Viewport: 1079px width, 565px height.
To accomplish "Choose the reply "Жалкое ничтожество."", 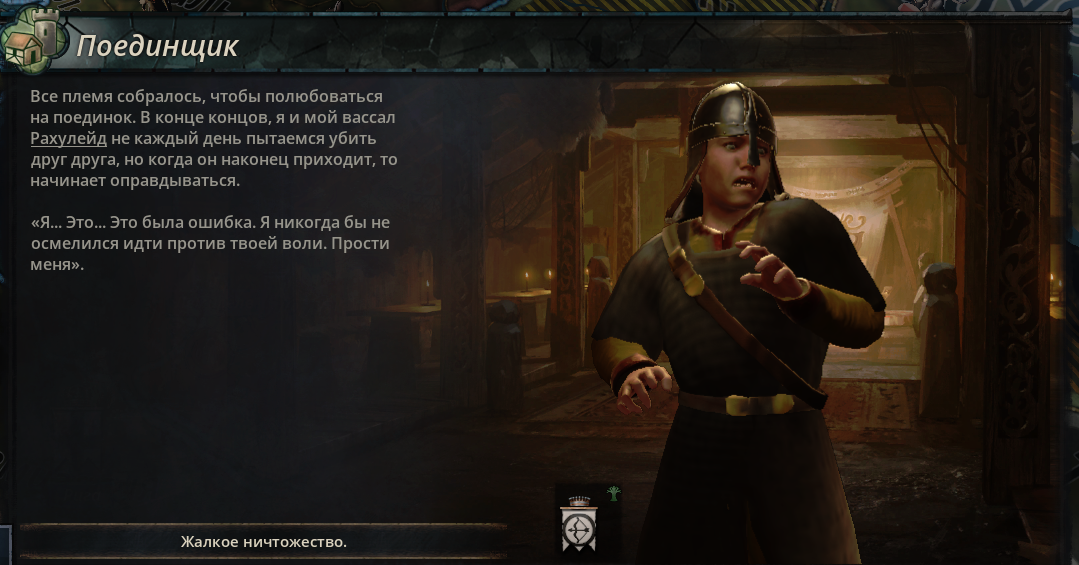I will point(264,542).
